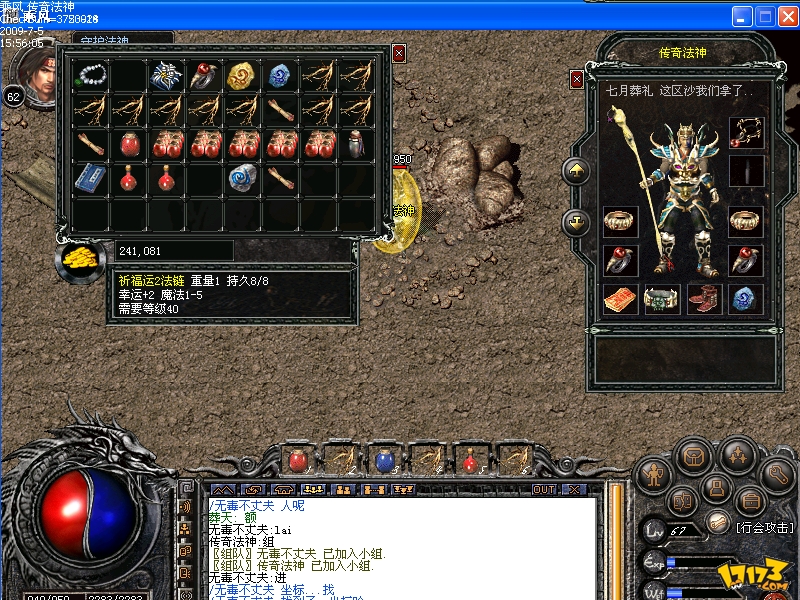Select the equipped boots slot
Image resolution: width=800 pixels, height=600 pixels.
click(x=703, y=298)
